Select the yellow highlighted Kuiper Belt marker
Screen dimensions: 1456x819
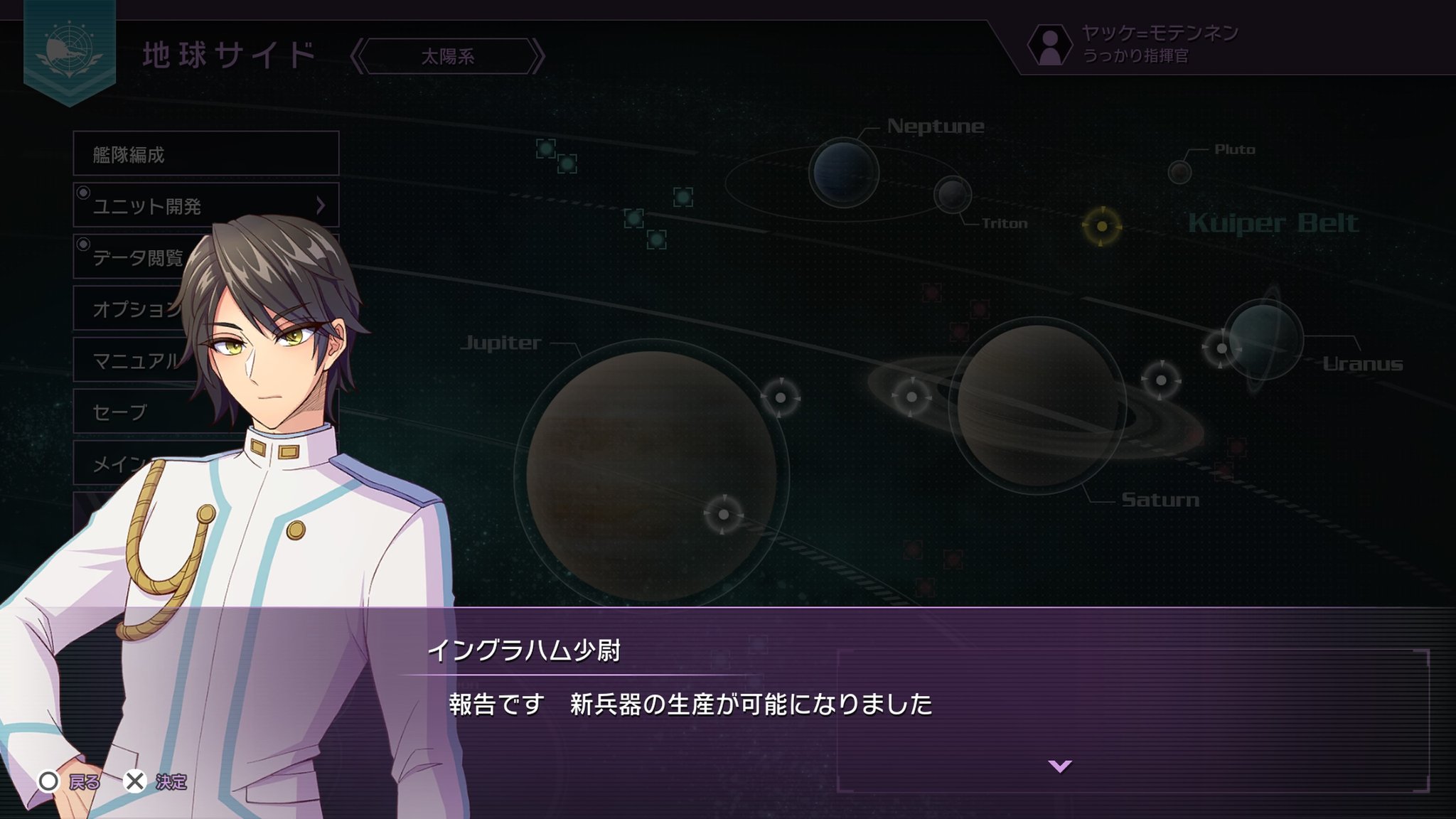coord(1101,226)
